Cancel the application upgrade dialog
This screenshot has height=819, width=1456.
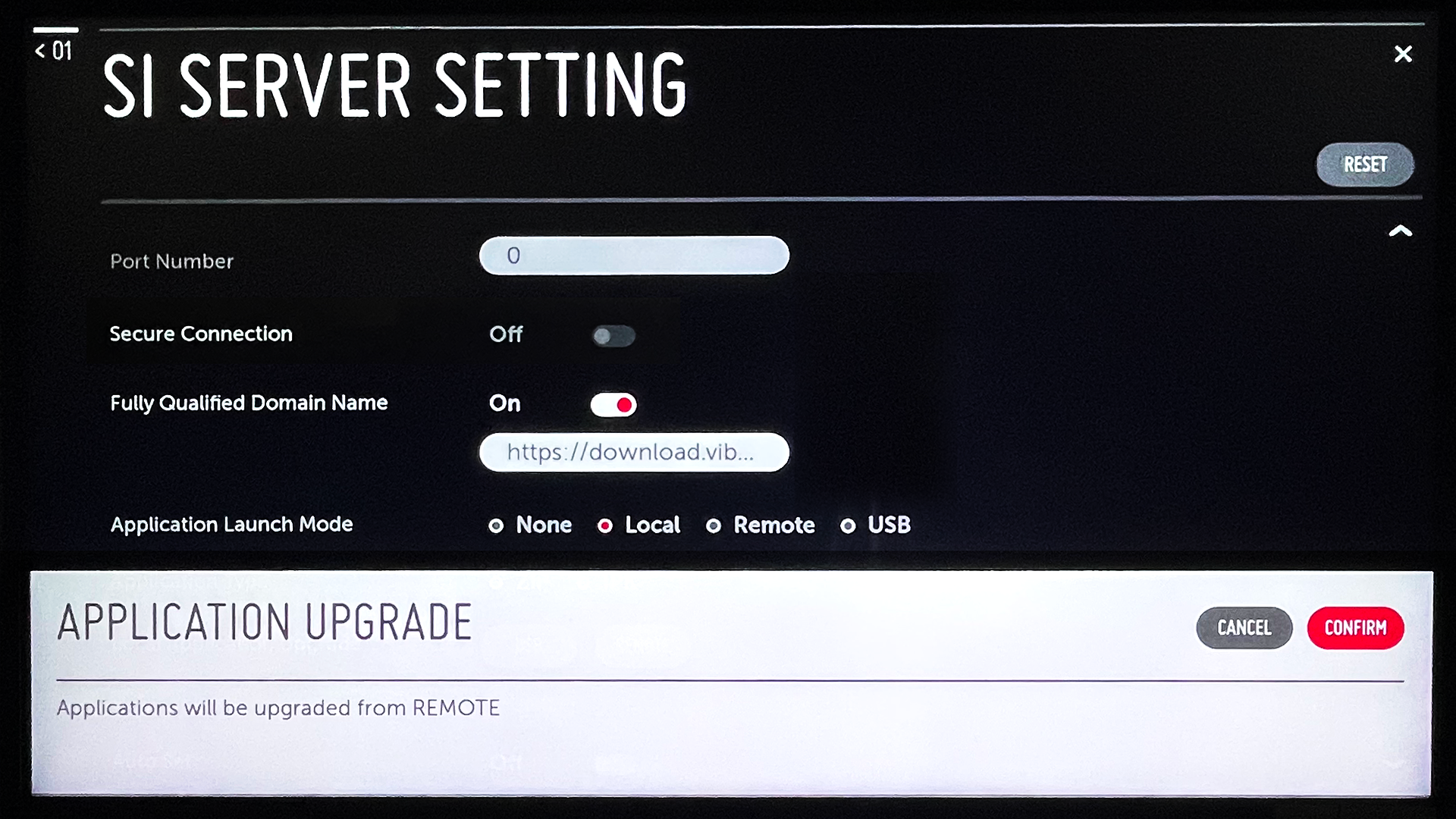tap(1244, 628)
